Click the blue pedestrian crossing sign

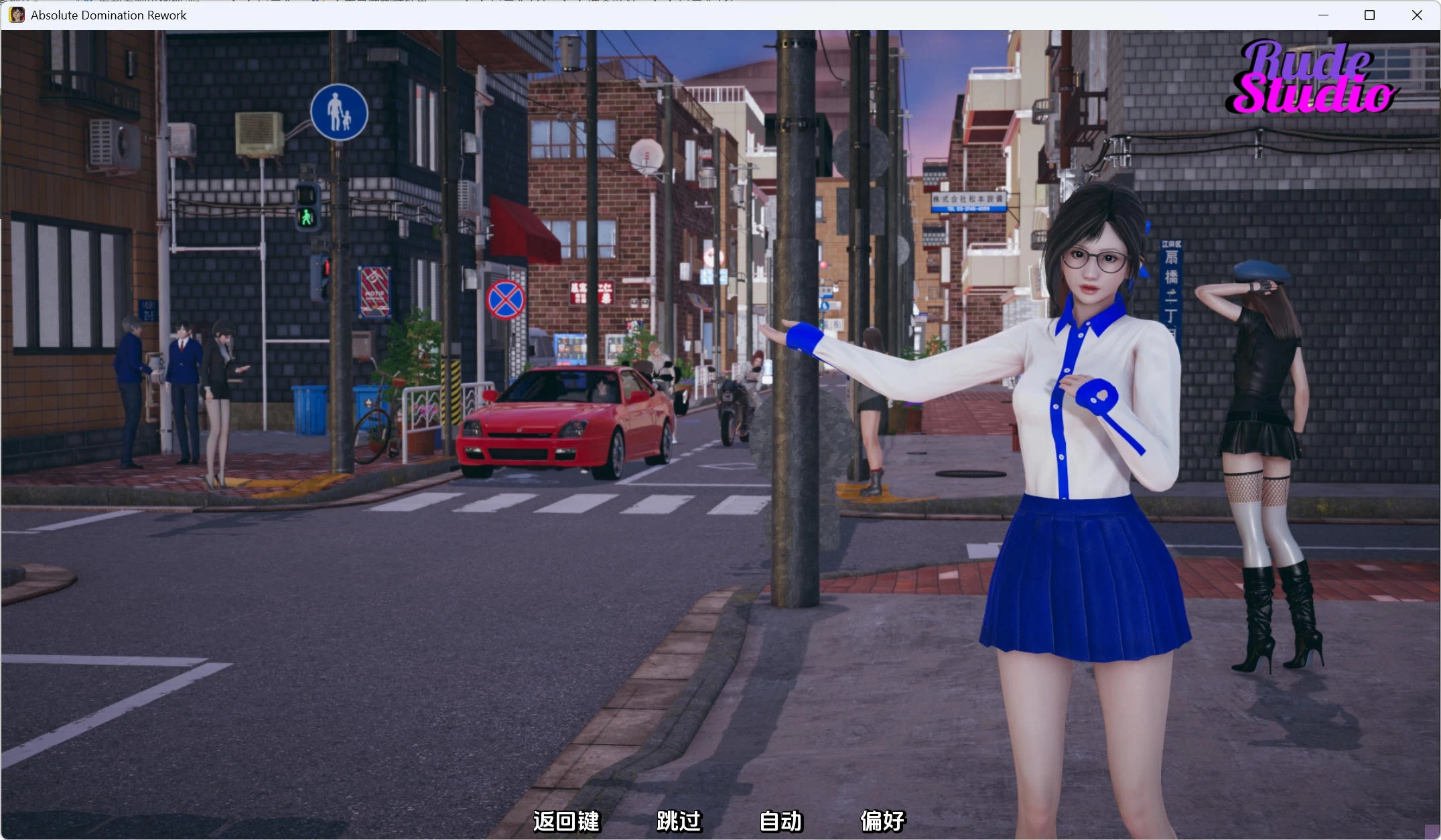click(339, 112)
